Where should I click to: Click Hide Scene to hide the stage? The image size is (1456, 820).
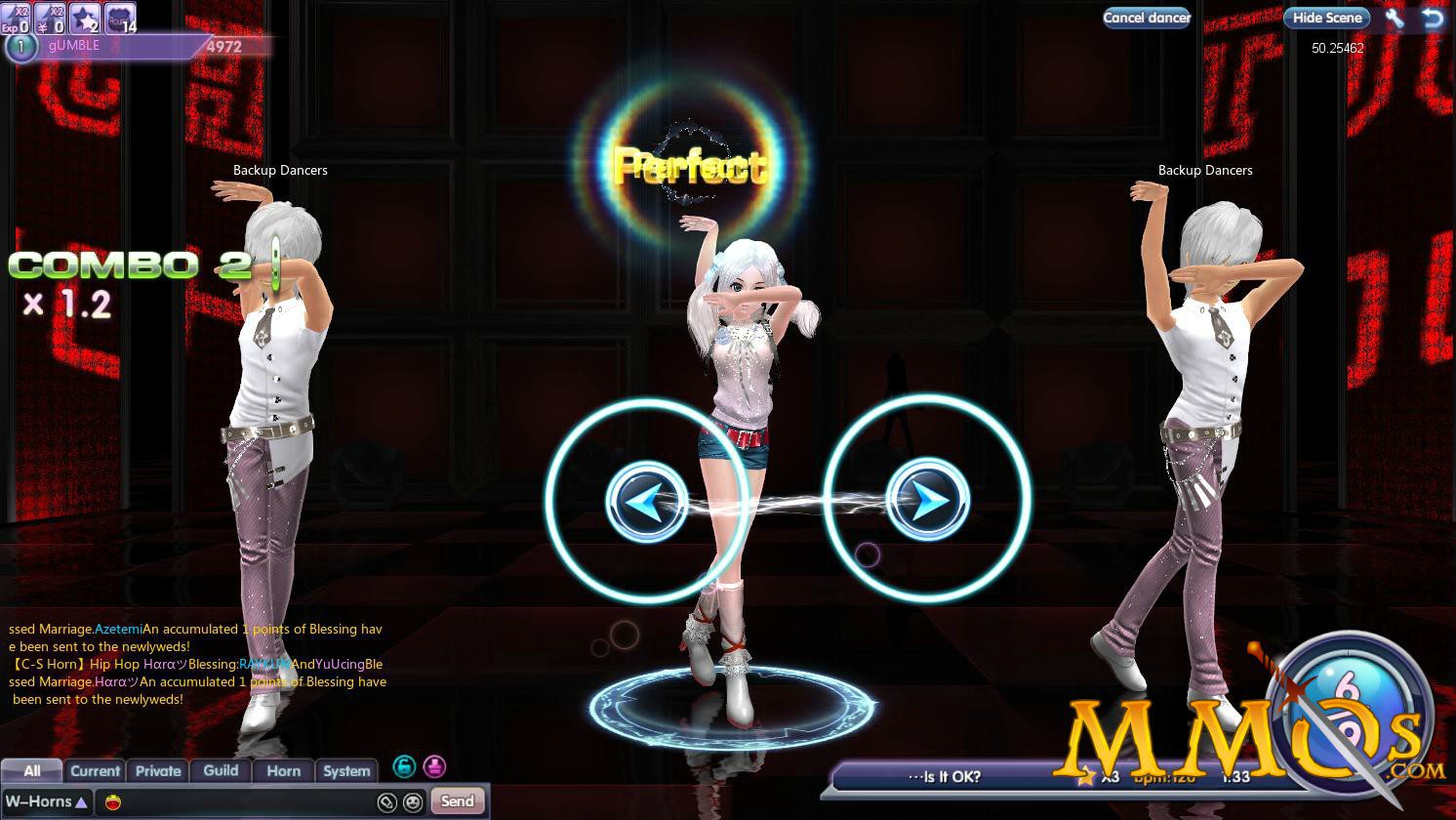(1326, 18)
